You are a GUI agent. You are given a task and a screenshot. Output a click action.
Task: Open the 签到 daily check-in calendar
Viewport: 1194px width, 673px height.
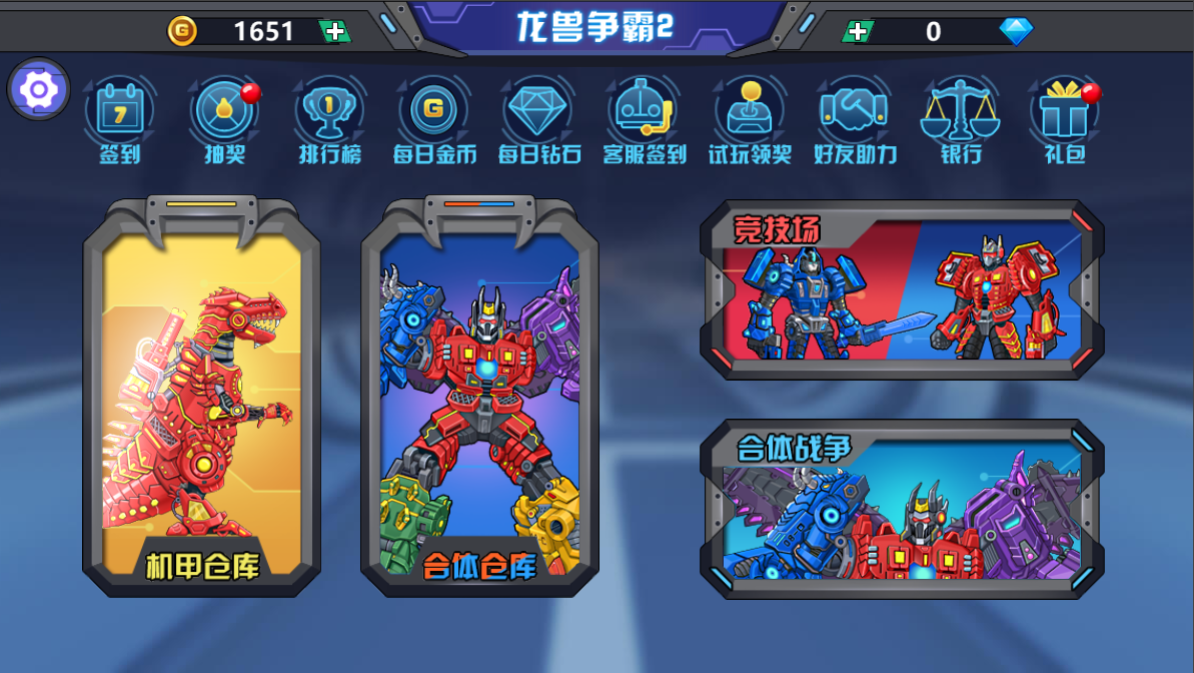pos(119,120)
